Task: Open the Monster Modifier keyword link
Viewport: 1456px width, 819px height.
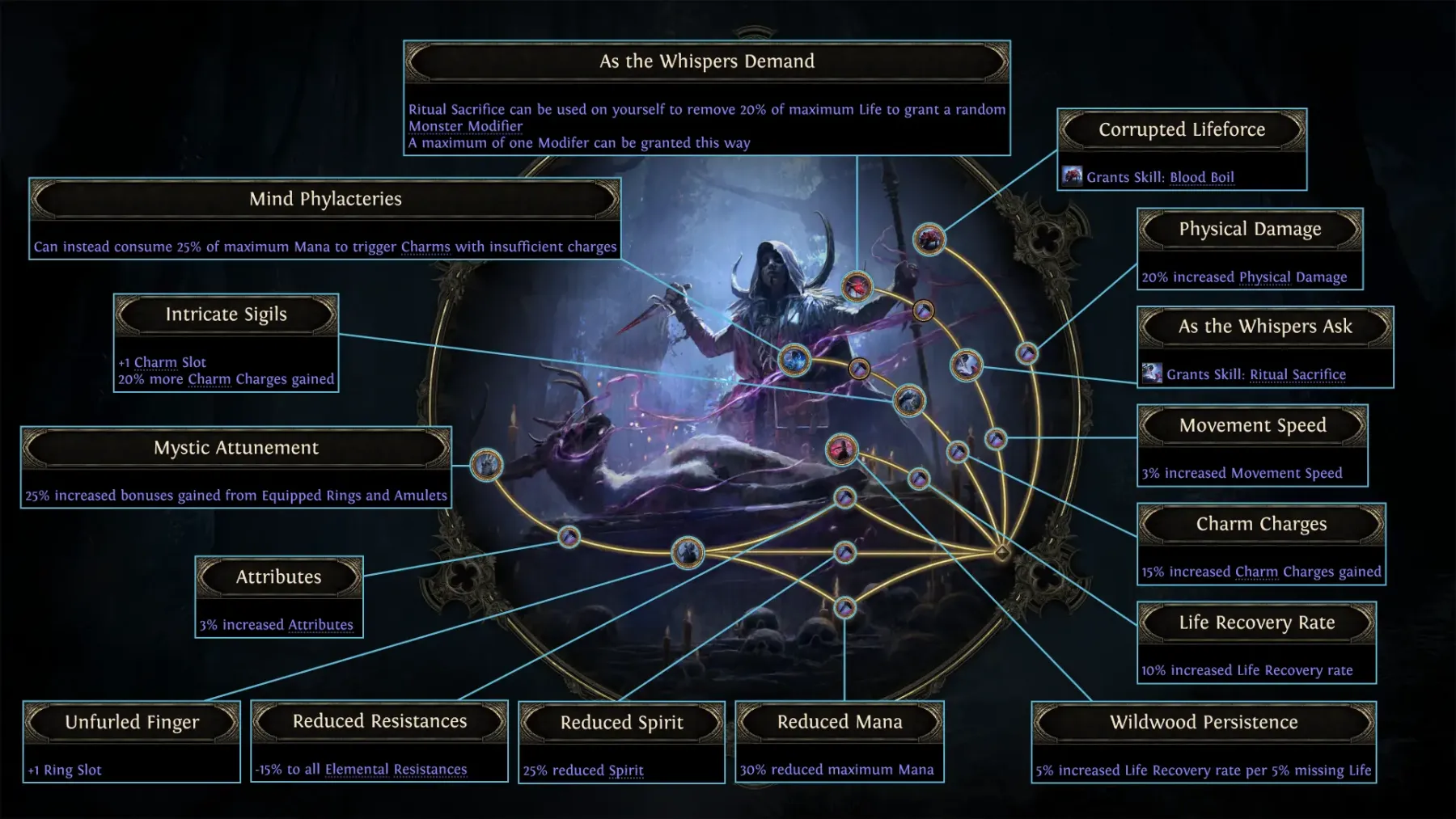Action: (465, 126)
